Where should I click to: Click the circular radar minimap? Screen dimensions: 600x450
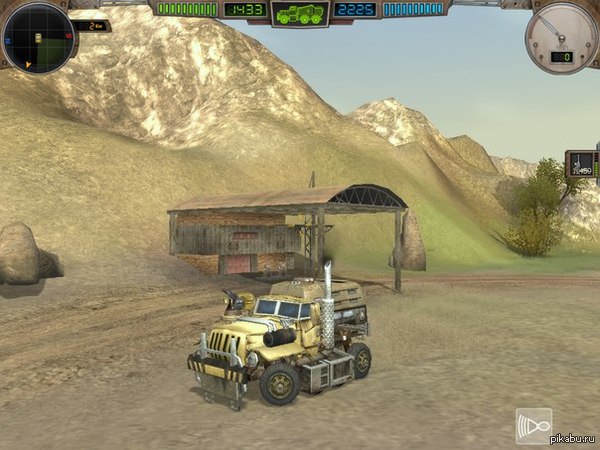coord(38,38)
